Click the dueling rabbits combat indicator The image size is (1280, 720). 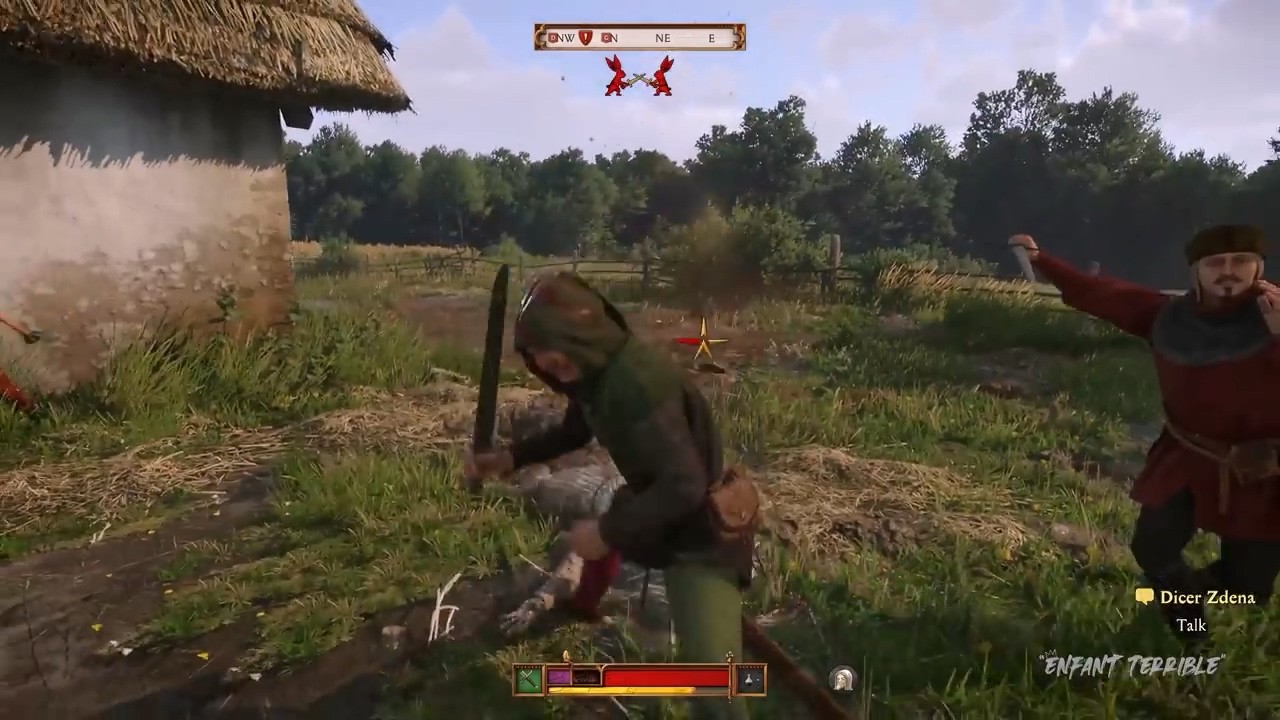pos(638,76)
